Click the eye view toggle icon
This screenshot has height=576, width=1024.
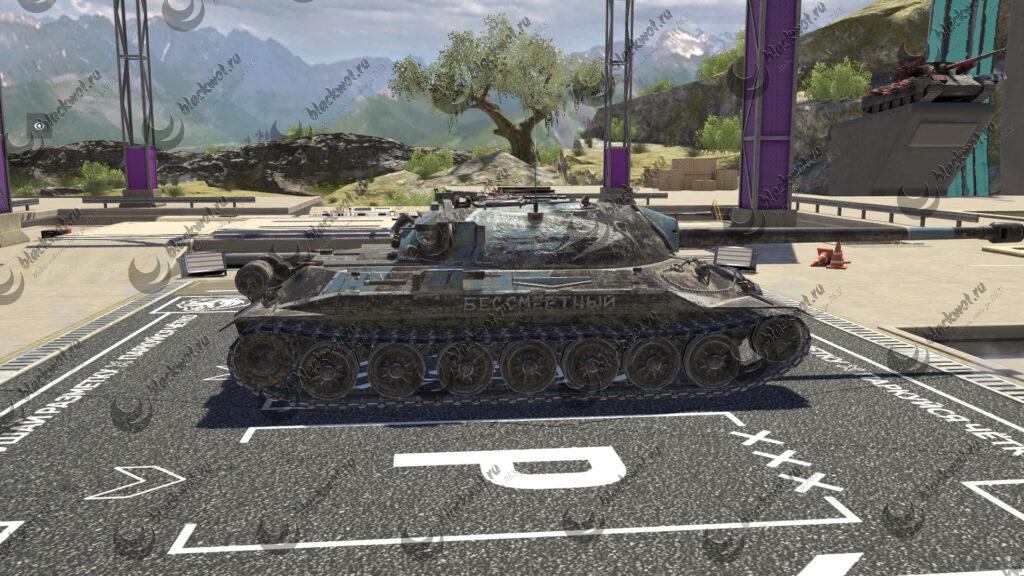[40, 126]
